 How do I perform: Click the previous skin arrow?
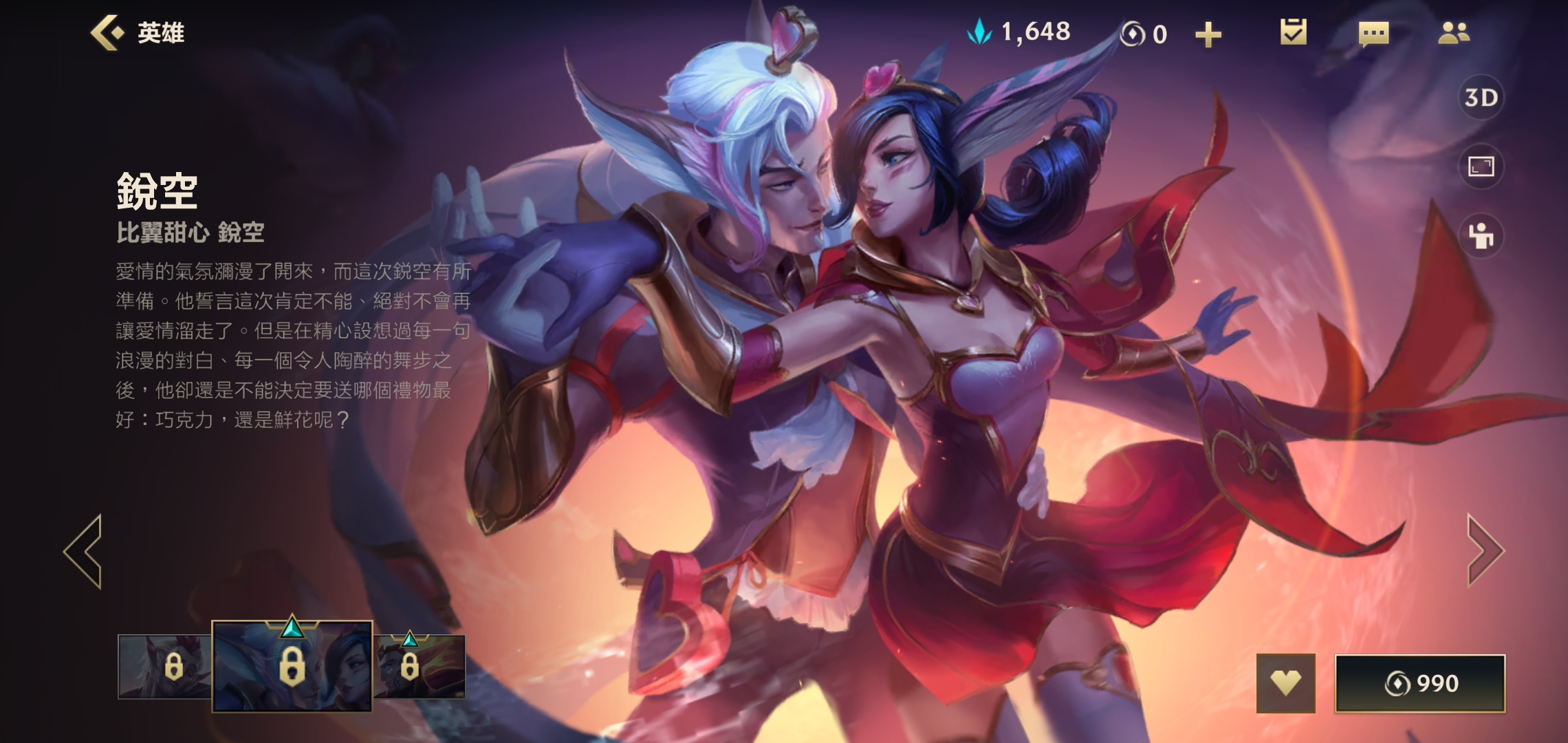pos(83,550)
